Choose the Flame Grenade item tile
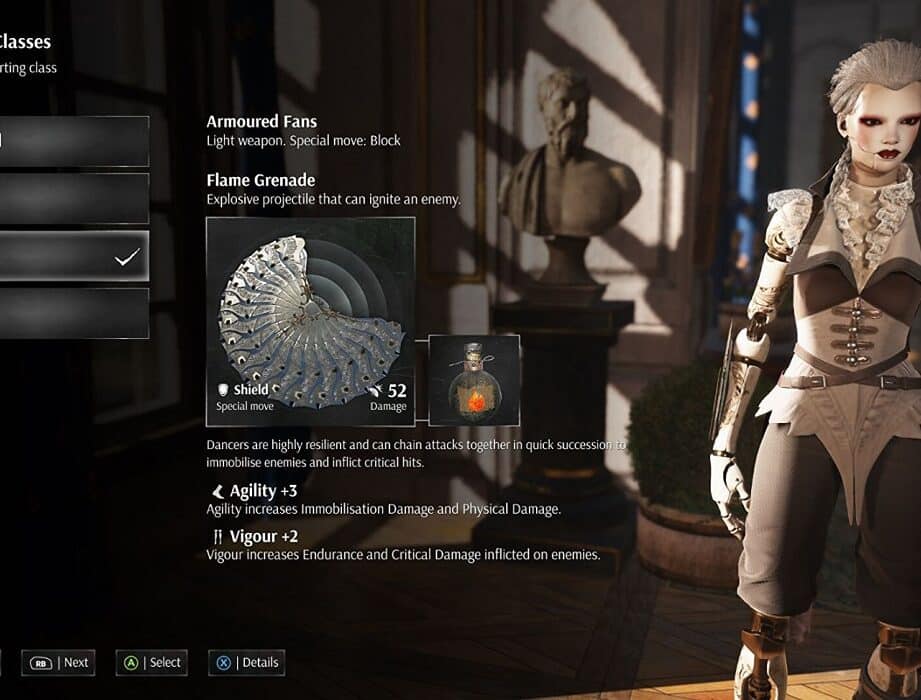The height and width of the screenshot is (700, 921). tap(474, 380)
